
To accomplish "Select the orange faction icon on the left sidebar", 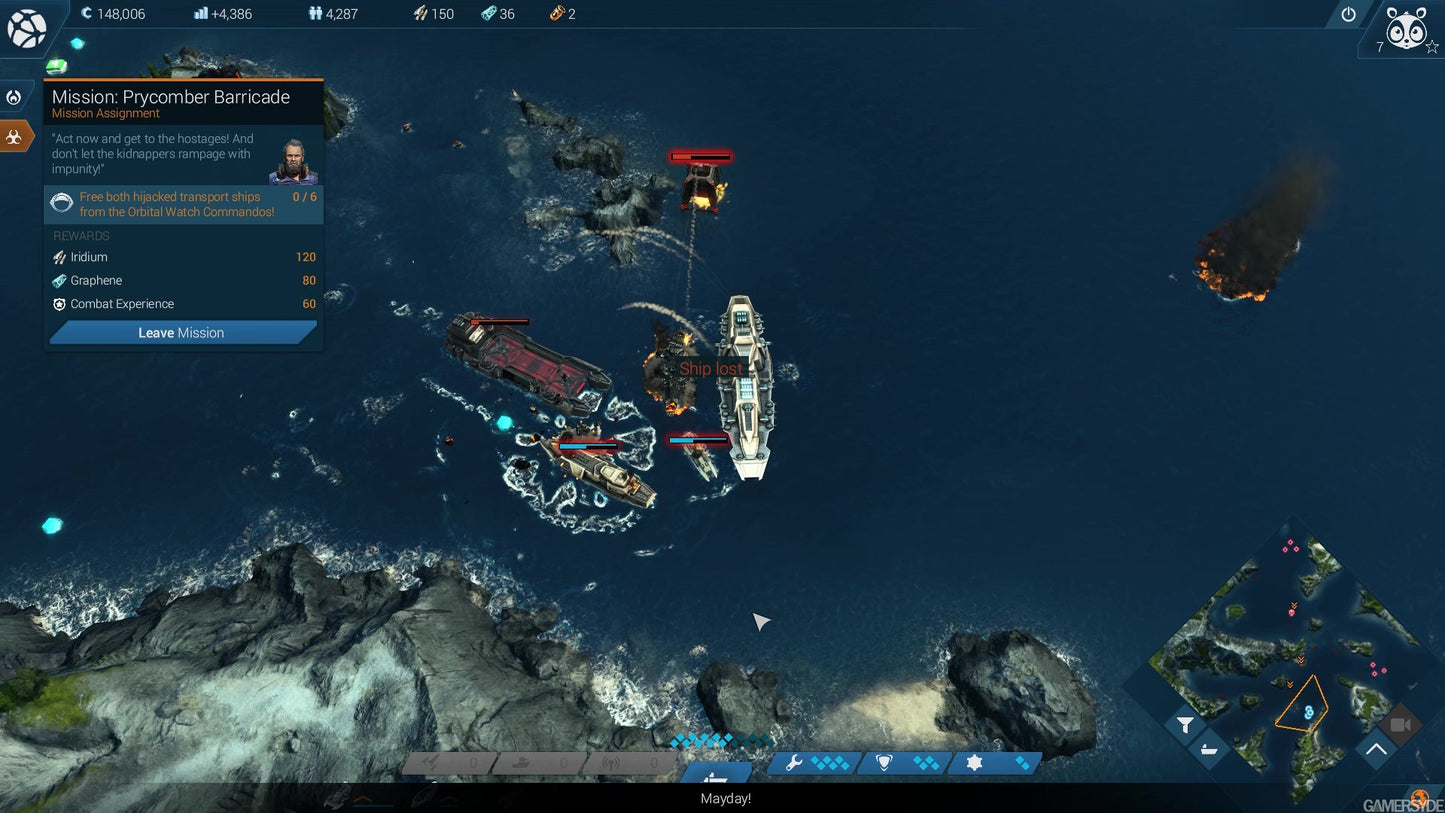I will click(16, 135).
